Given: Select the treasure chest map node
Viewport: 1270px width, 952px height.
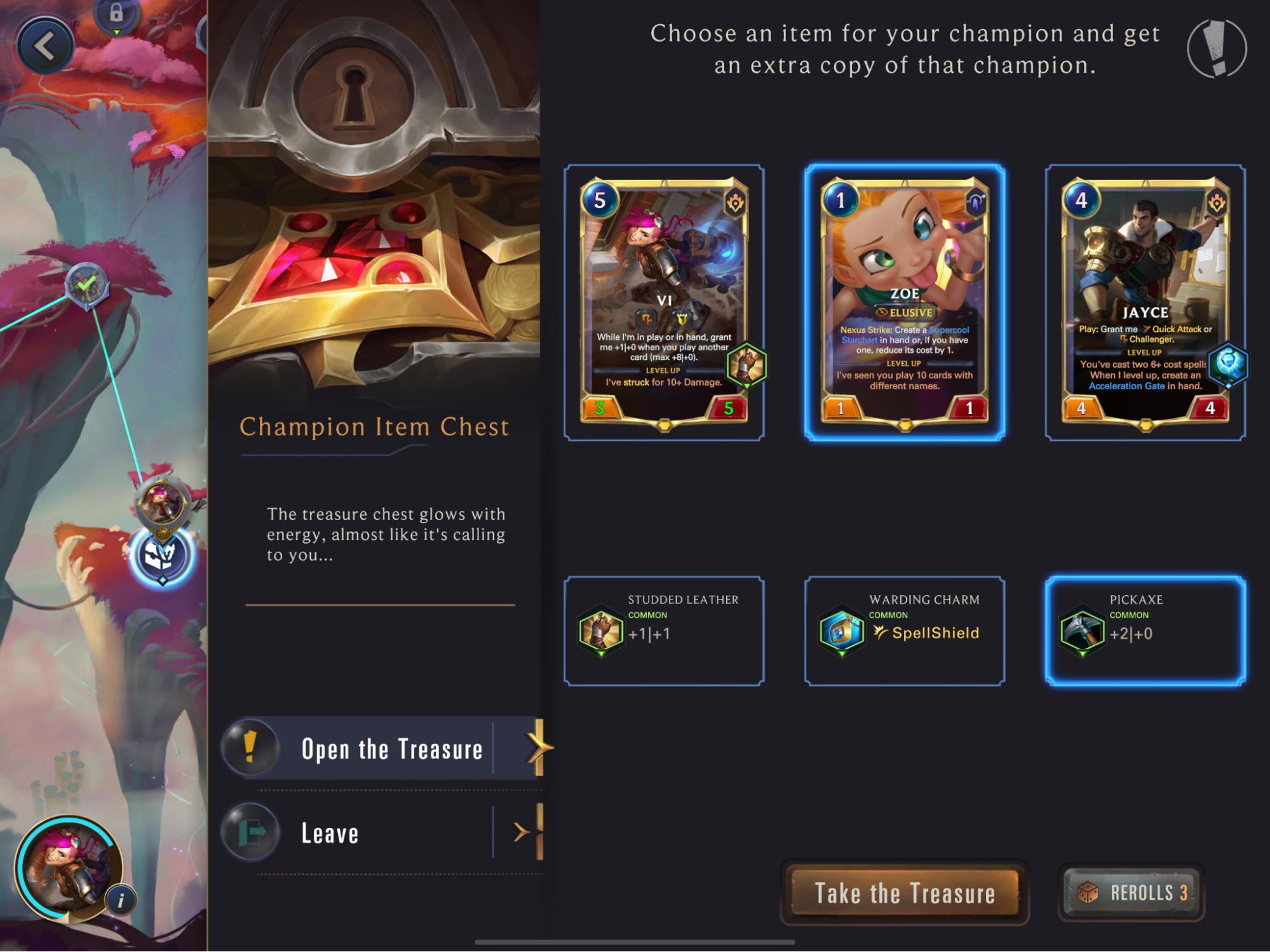Looking at the screenshot, I should [x=161, y=556].
